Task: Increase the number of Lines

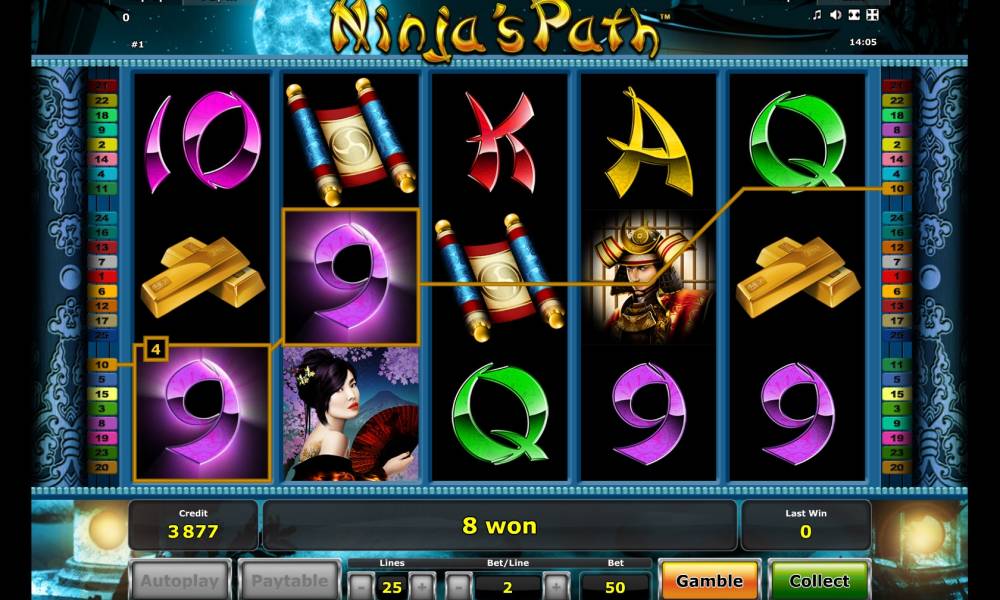Action: pyautogui.click(x=423, y=585)
